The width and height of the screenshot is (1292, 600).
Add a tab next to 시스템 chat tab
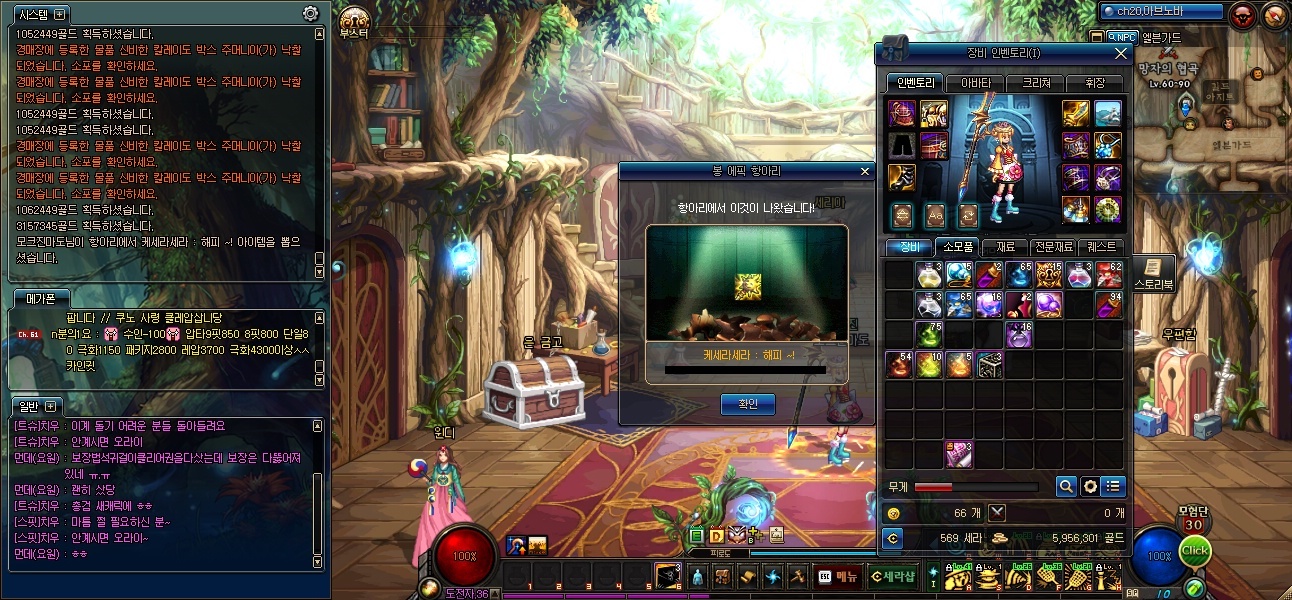pyautogui.click(x=59, y=14)
